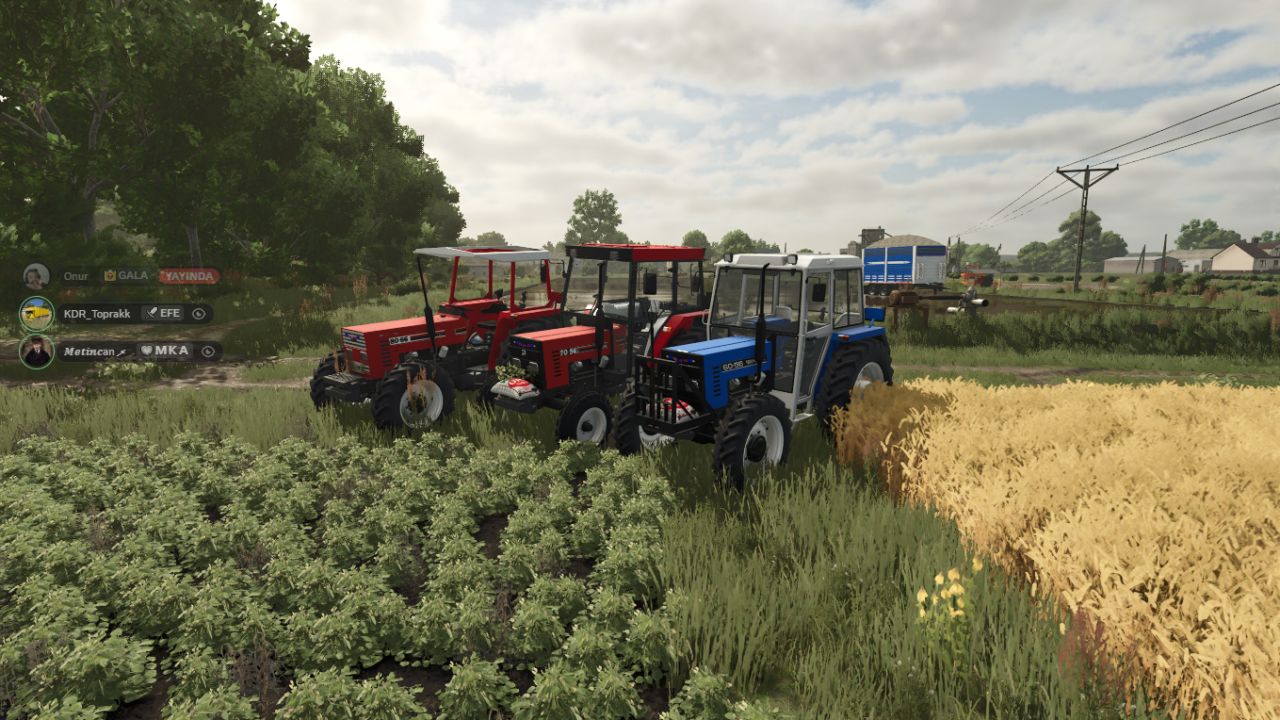The image size is (1280, 720).
Task: Click the microphone icon after Metincan's name
Action: (x=122, y=352)
